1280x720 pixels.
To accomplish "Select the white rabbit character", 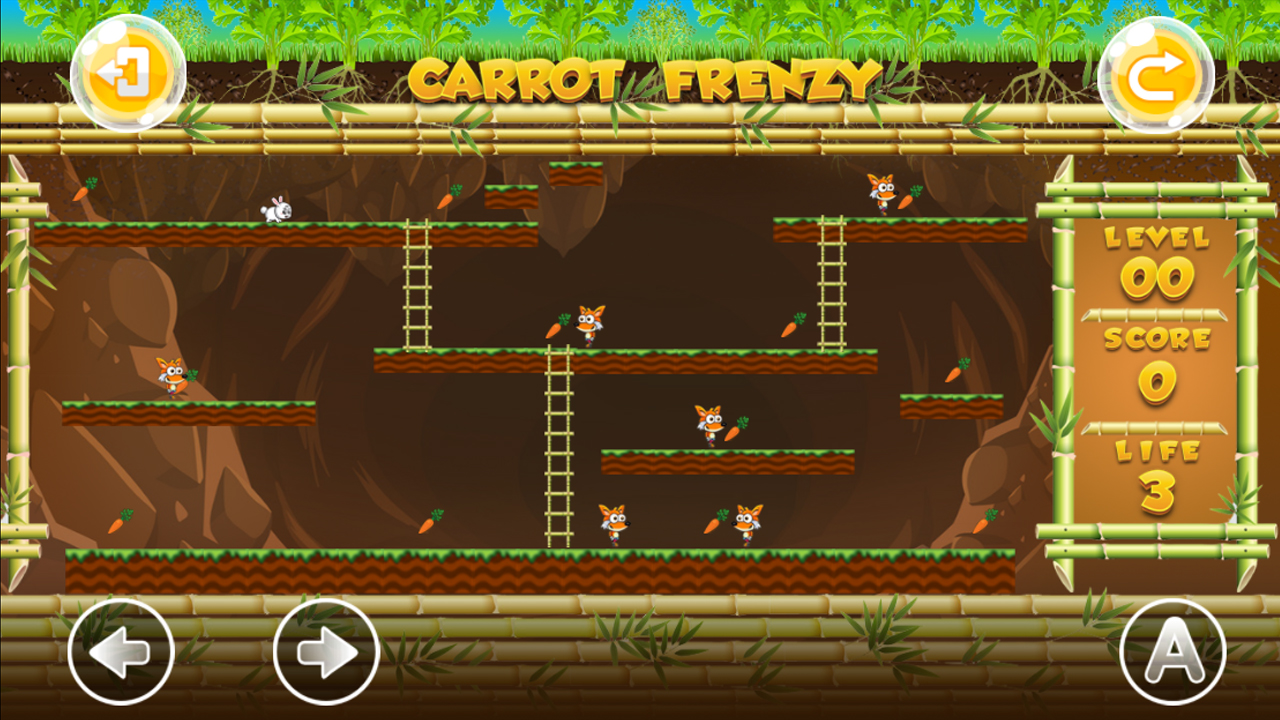I will (x=276, y=210).
